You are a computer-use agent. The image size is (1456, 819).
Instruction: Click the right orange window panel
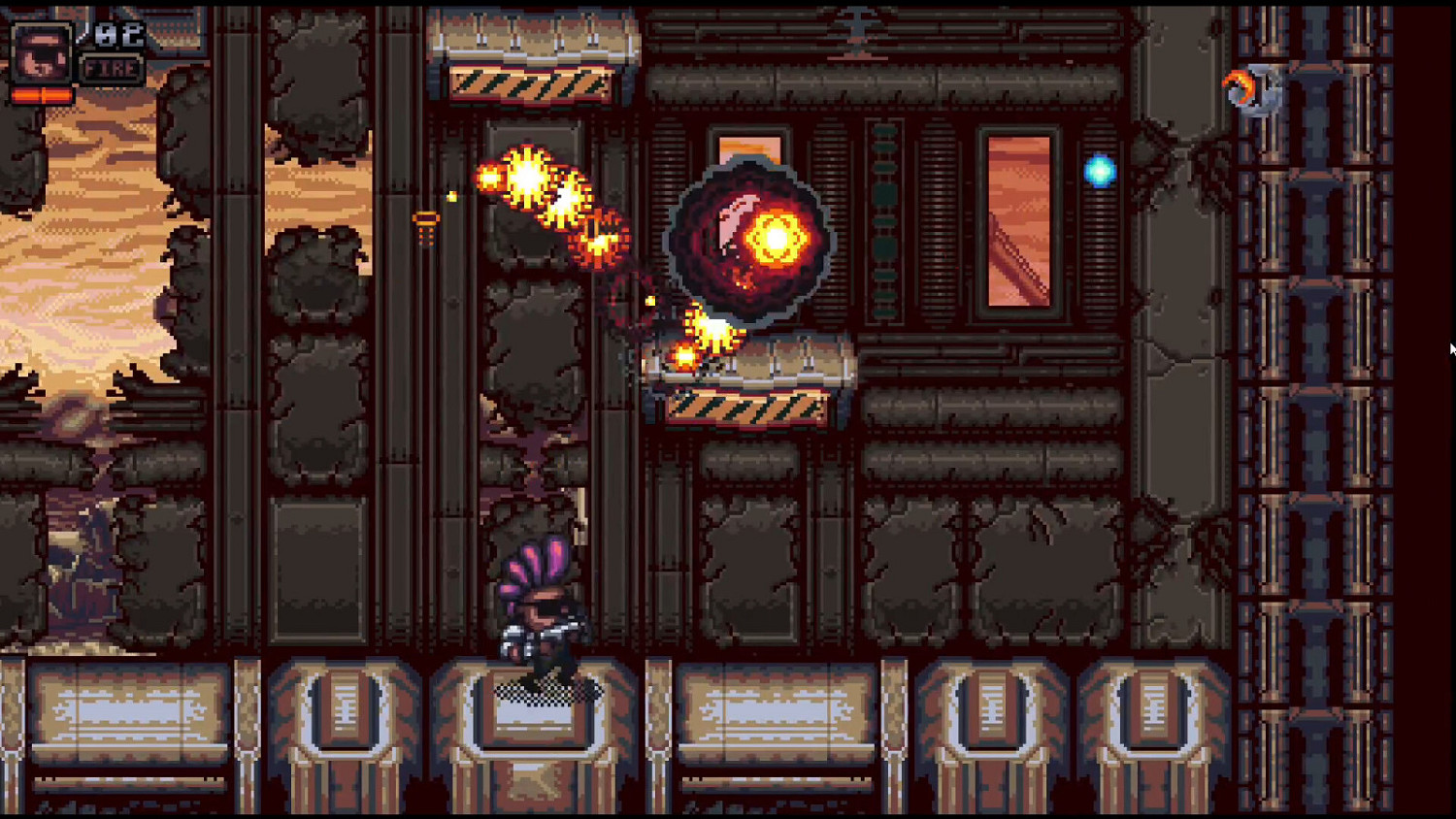click(x=1017, y=218)
